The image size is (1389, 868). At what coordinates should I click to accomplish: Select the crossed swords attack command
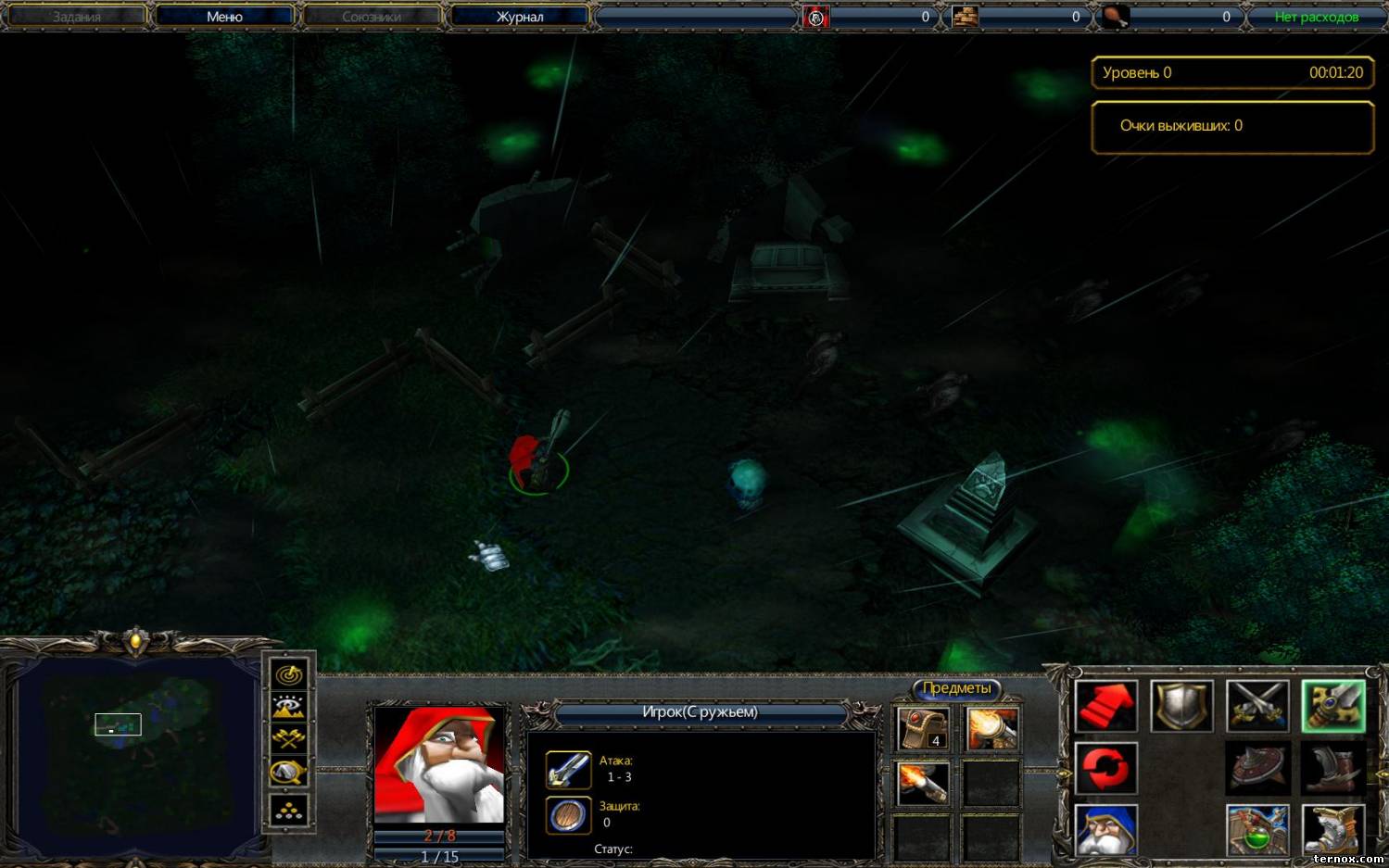[1257, 708]
